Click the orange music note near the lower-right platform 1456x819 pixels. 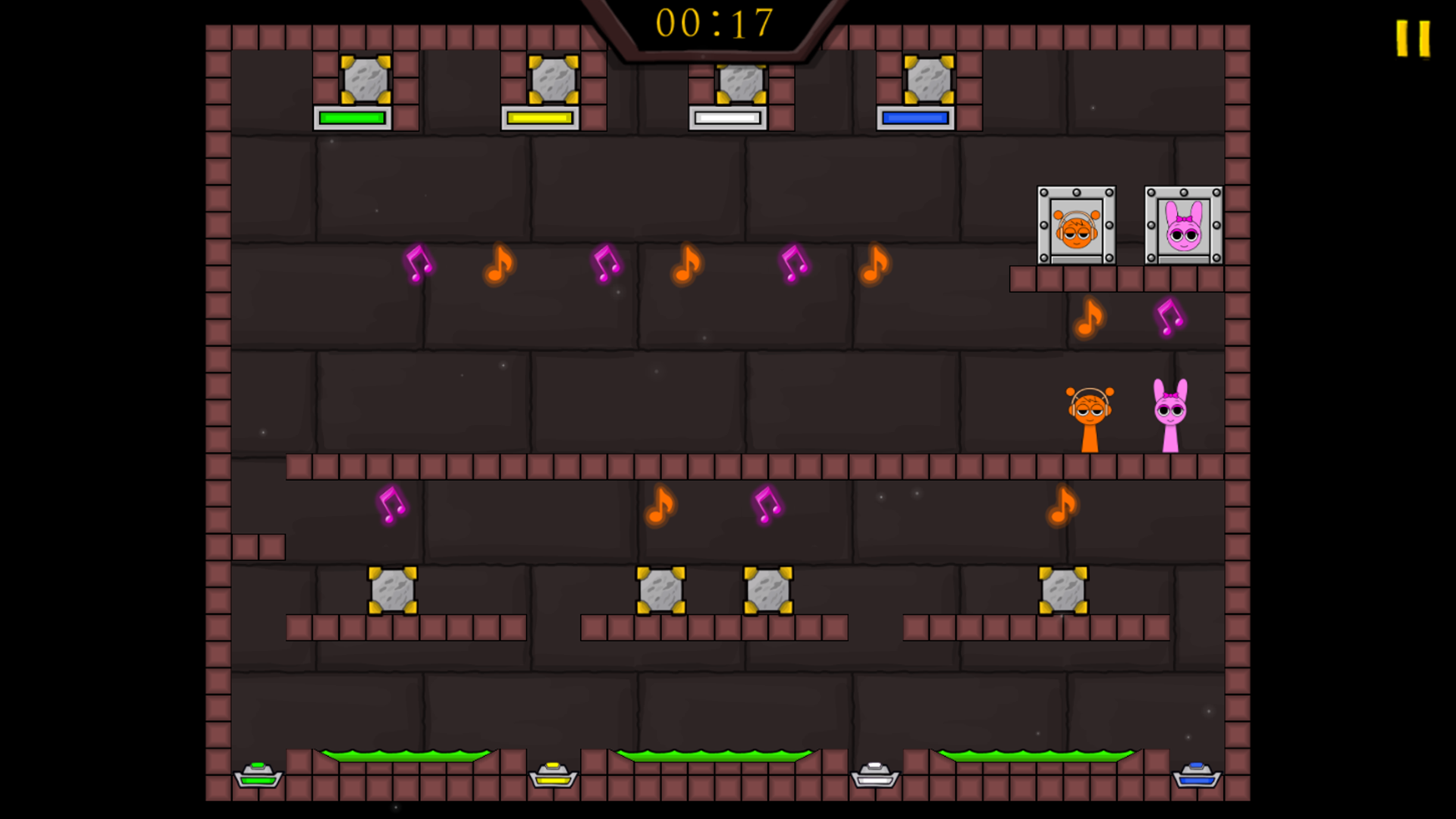point(1062,507)
